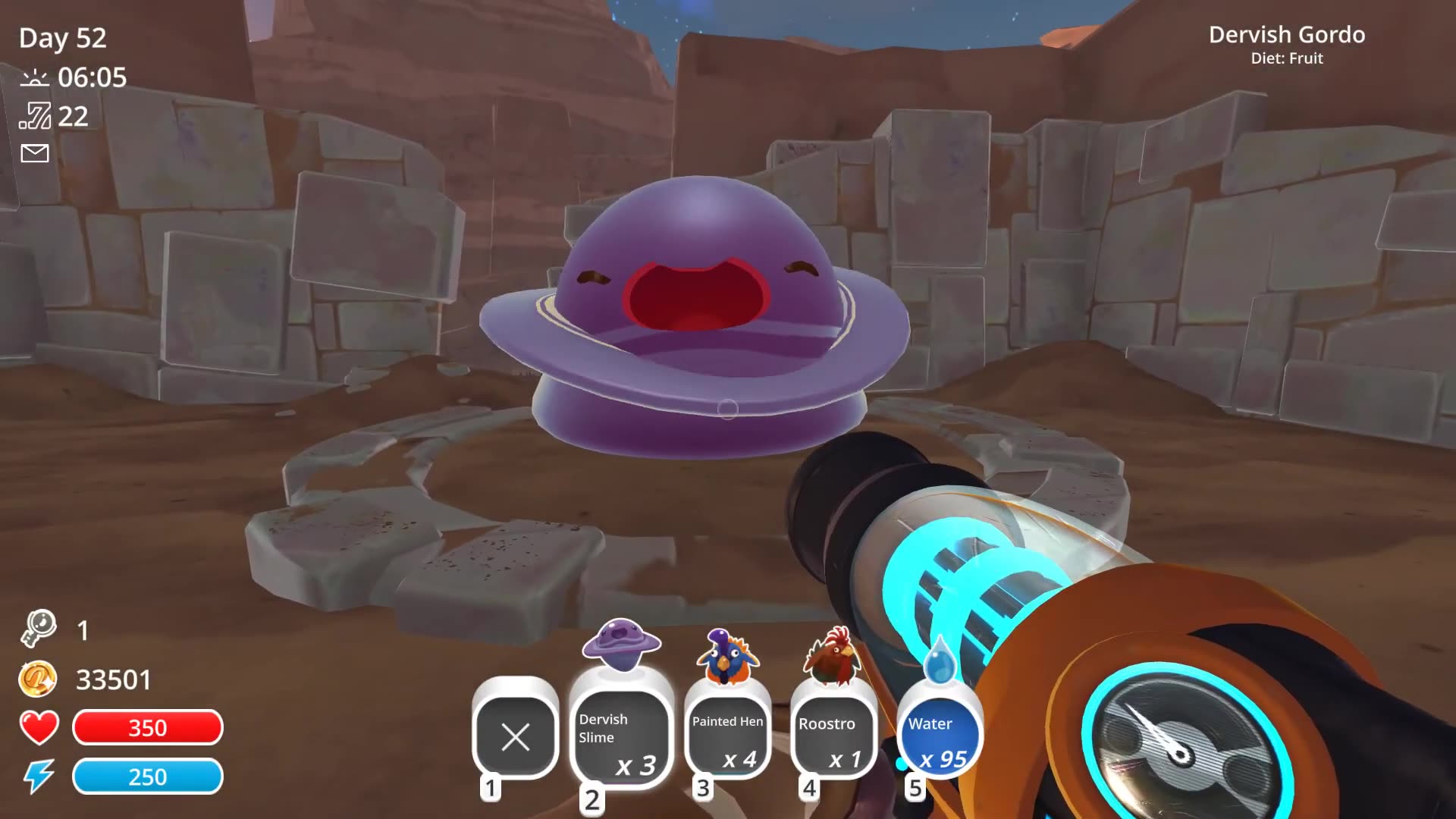
Task: Click the heart health icon
Action: pos(39,727)
